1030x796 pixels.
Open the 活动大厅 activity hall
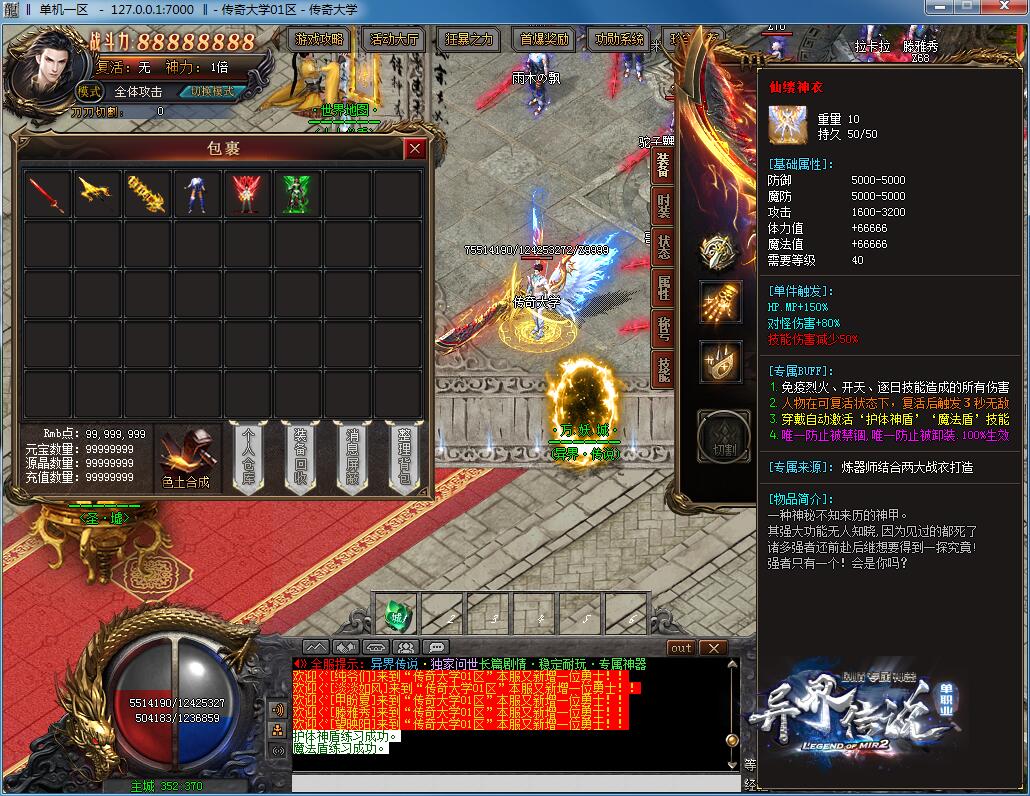click(x=395, y=40)
